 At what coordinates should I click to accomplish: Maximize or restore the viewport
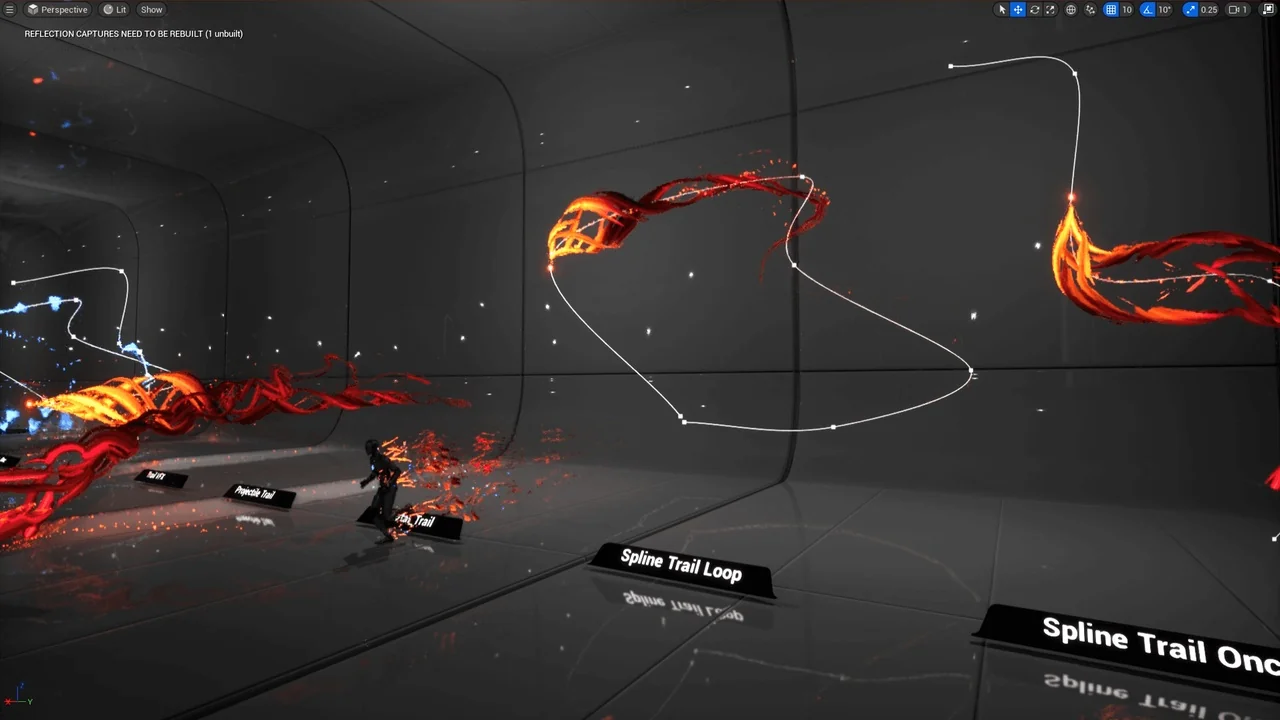(x=1267, y=9)
